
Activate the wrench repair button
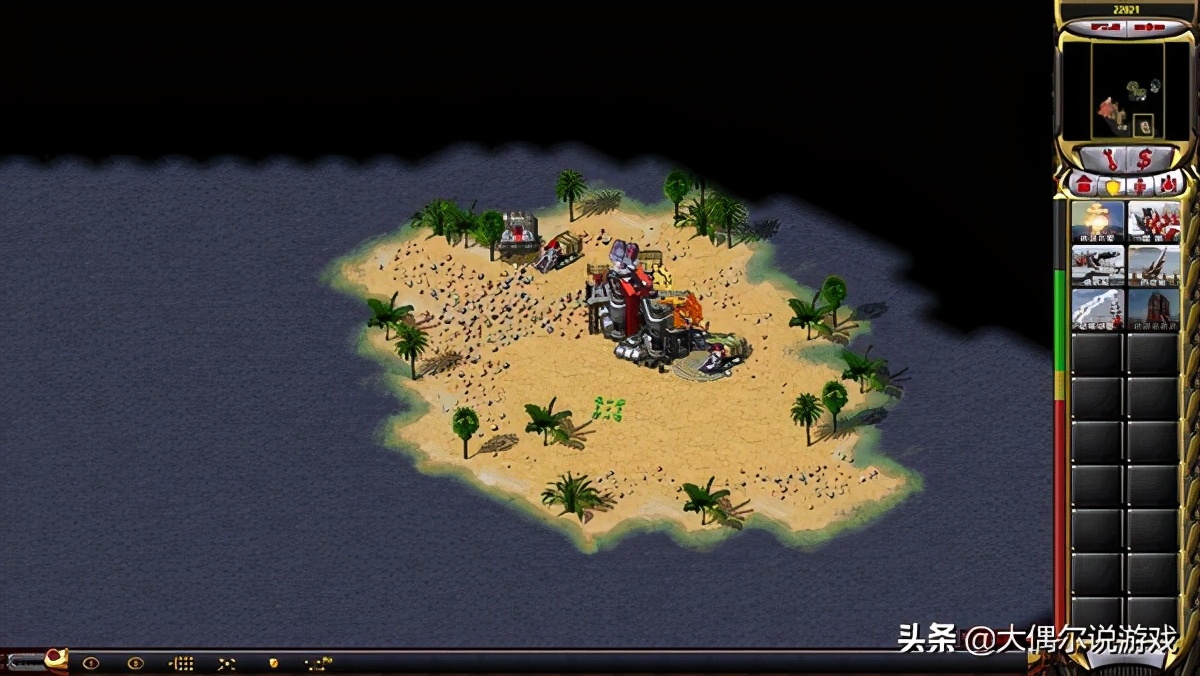pos(1110,159)
